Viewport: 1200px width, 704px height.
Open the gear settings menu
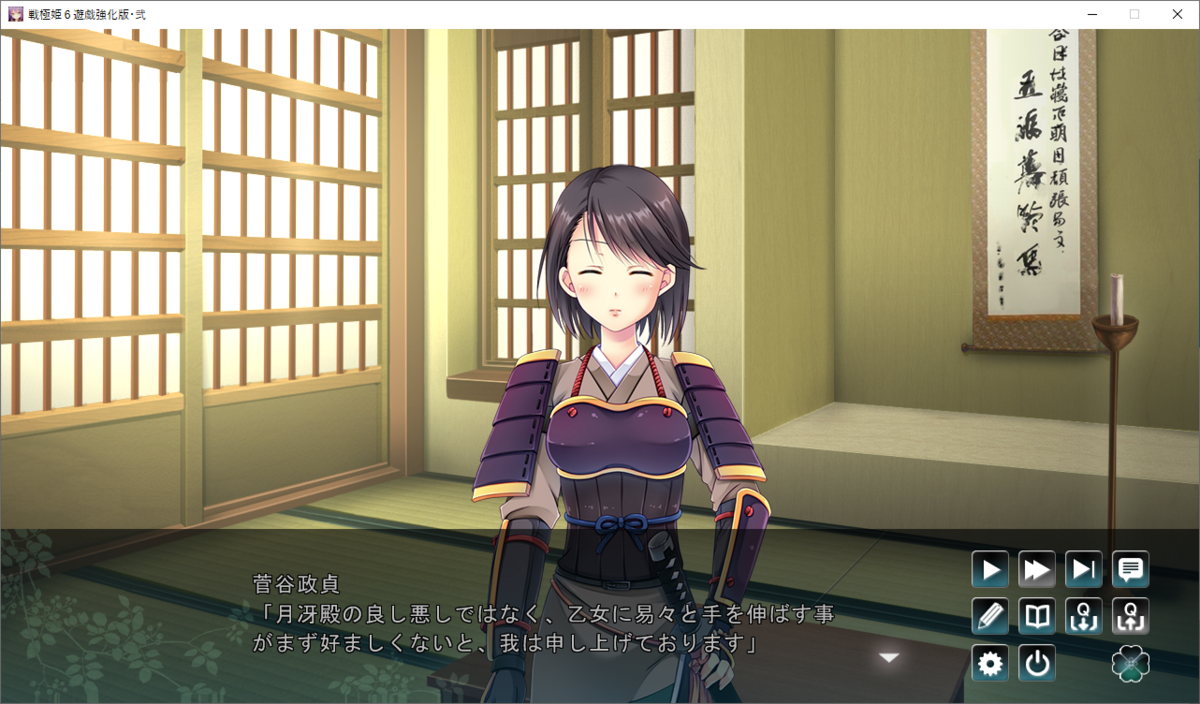coord(990,663)
